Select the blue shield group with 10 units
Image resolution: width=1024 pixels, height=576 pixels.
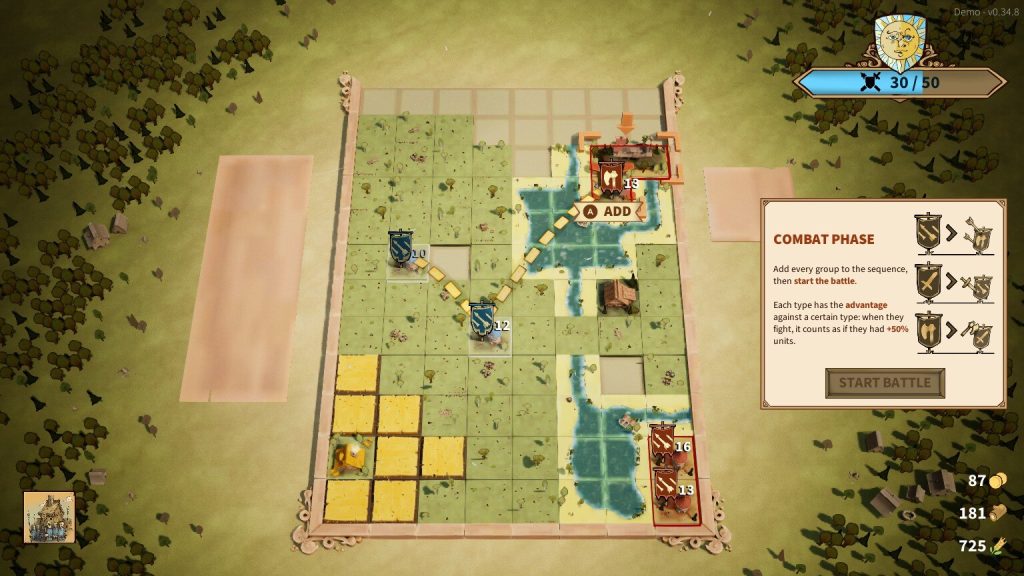(x=401, y=248)
